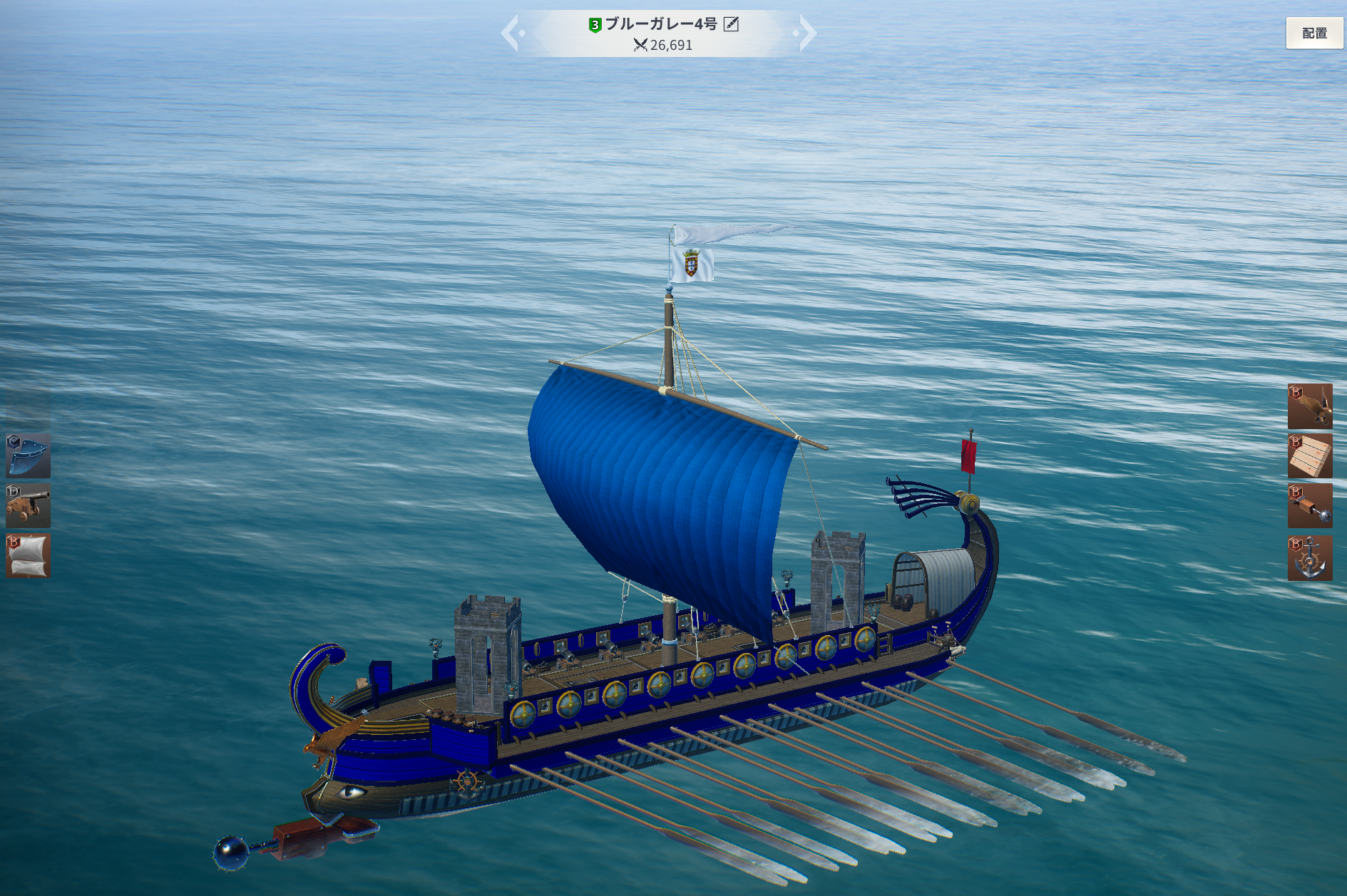
Task: Select the cannon equipment slot
Action: point(29,505)
